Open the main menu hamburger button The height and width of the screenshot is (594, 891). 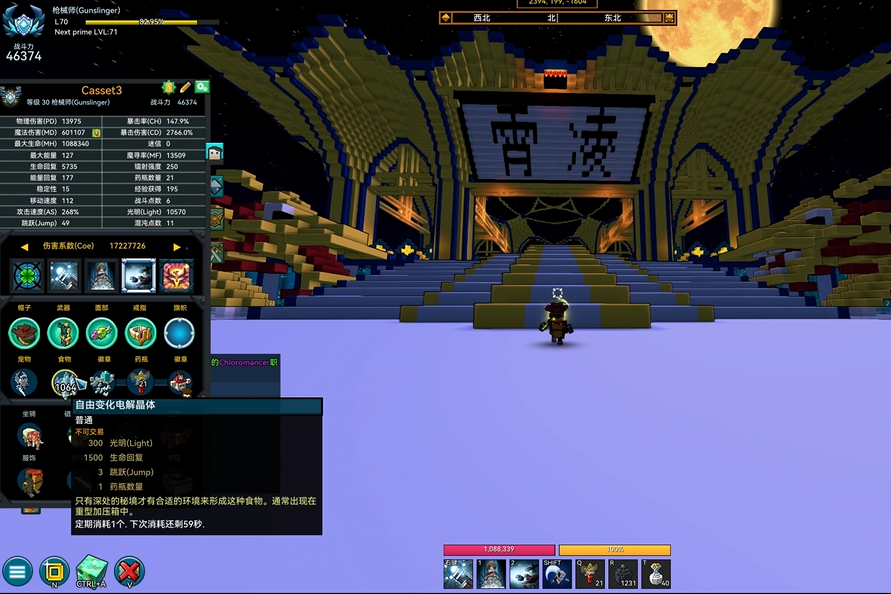pyautogui.click(x=17, y=572)
